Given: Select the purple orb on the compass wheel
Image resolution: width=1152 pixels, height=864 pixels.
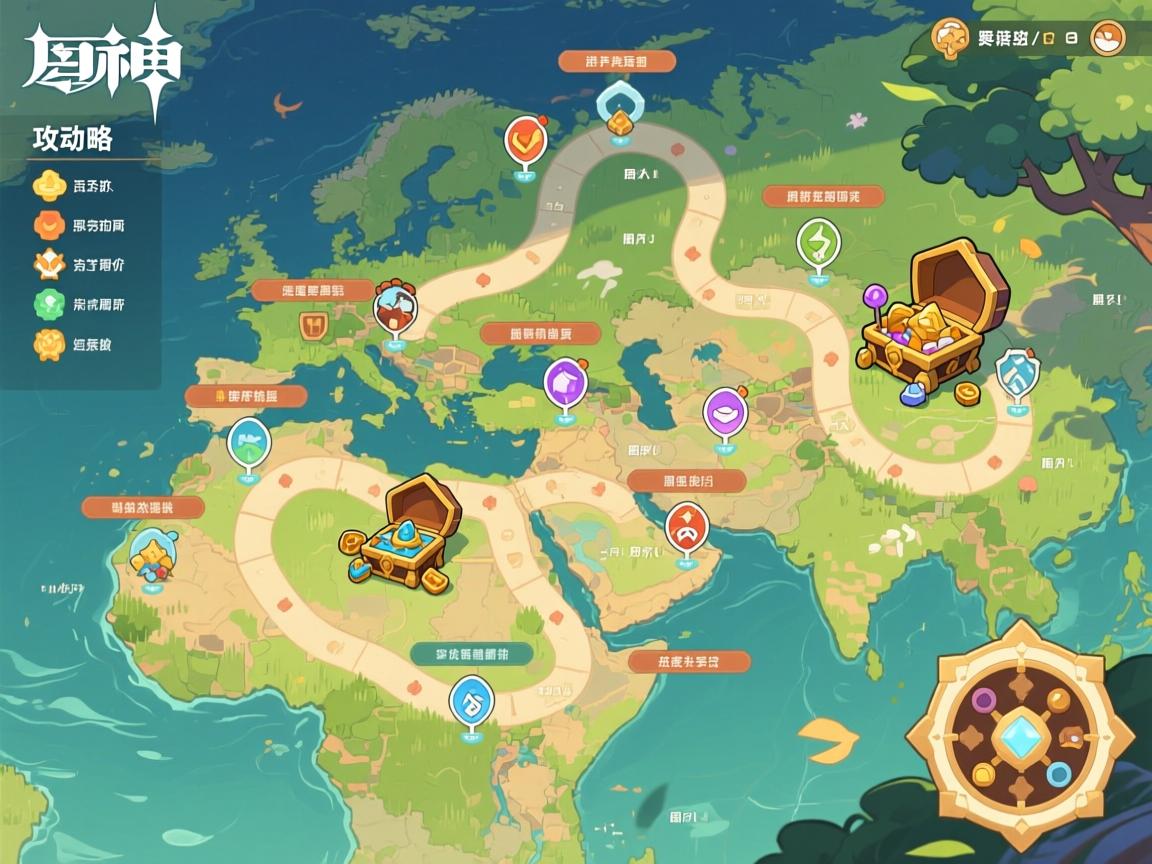Looking at the screenshot, I should [984, 699].
